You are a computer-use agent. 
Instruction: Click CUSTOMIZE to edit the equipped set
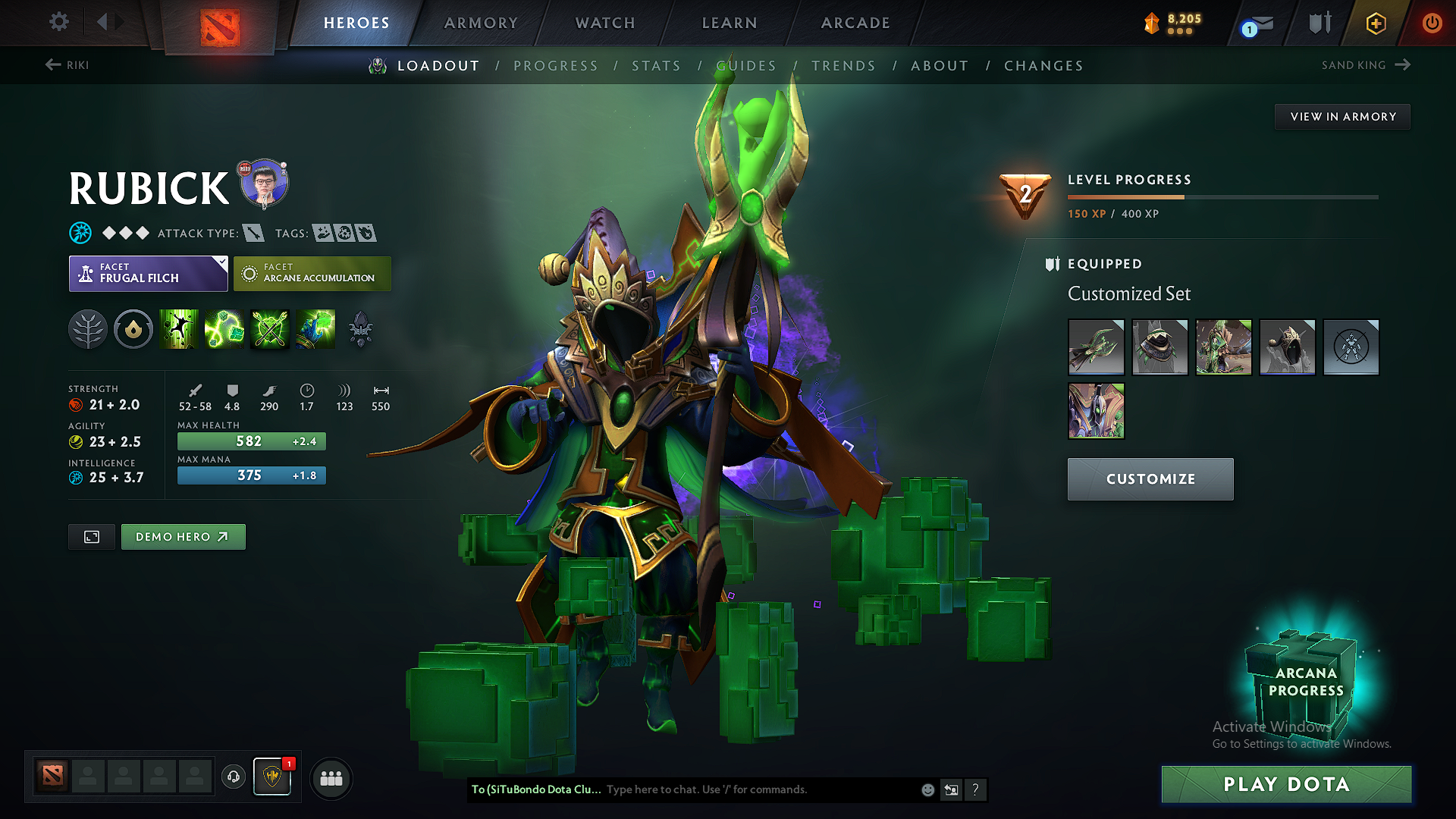pyautogui.click(x=1150, y=479)
